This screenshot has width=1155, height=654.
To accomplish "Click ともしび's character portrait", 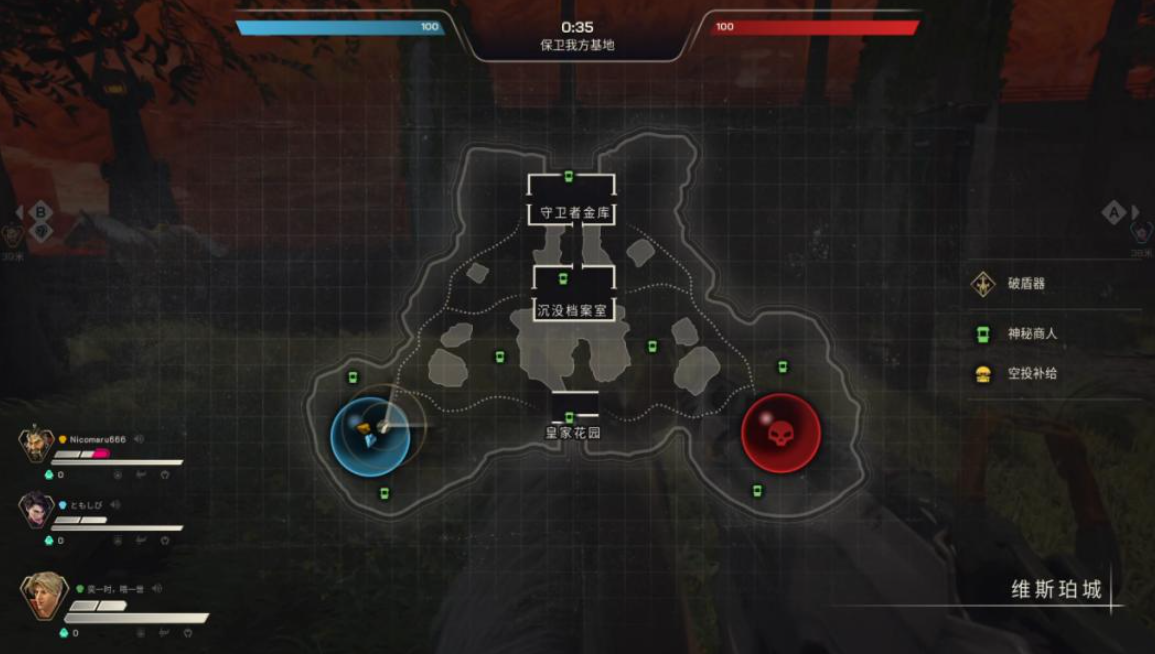I will point(35,510).
